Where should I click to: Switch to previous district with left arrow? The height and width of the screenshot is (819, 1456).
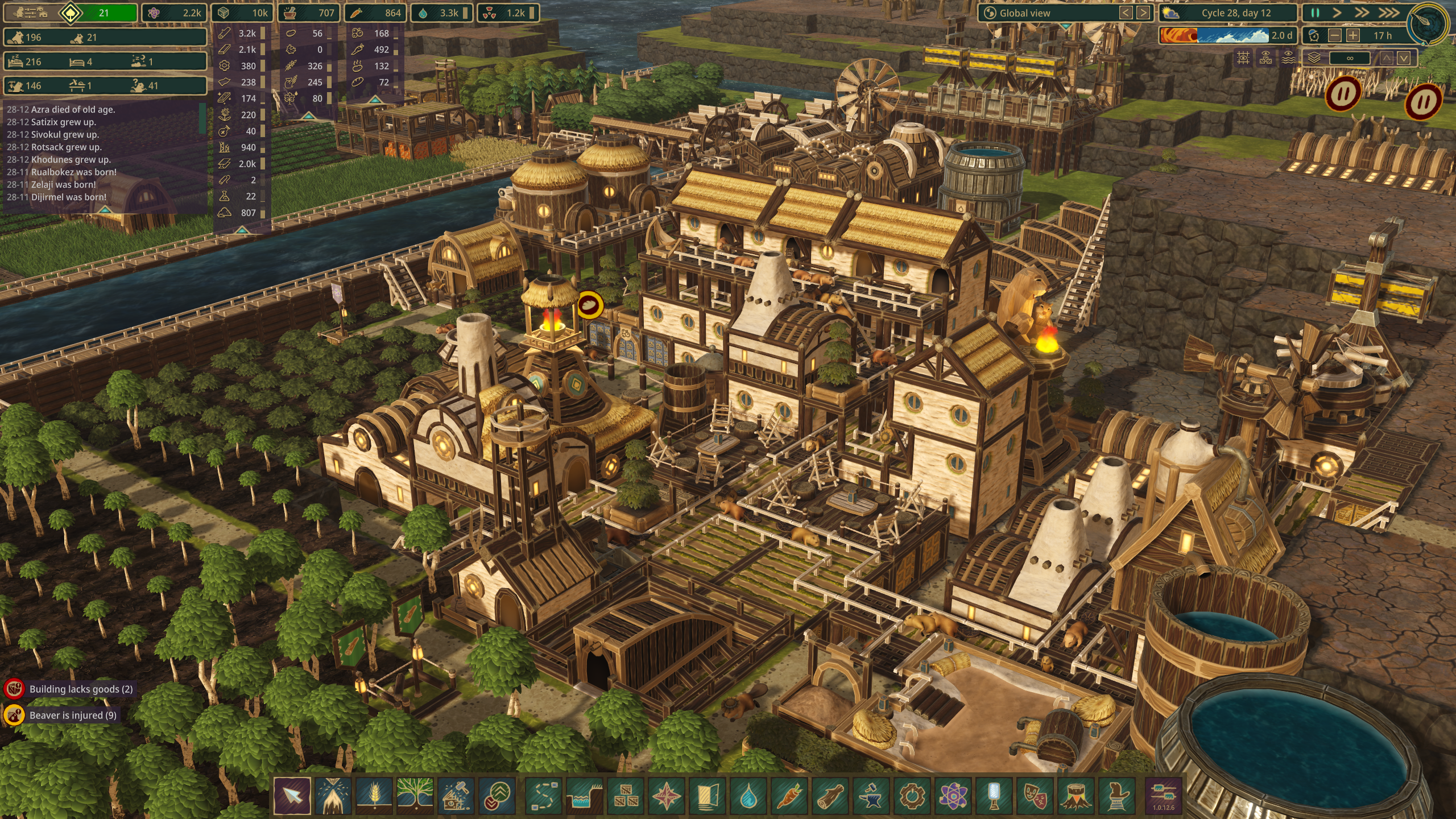(1126, 13)
